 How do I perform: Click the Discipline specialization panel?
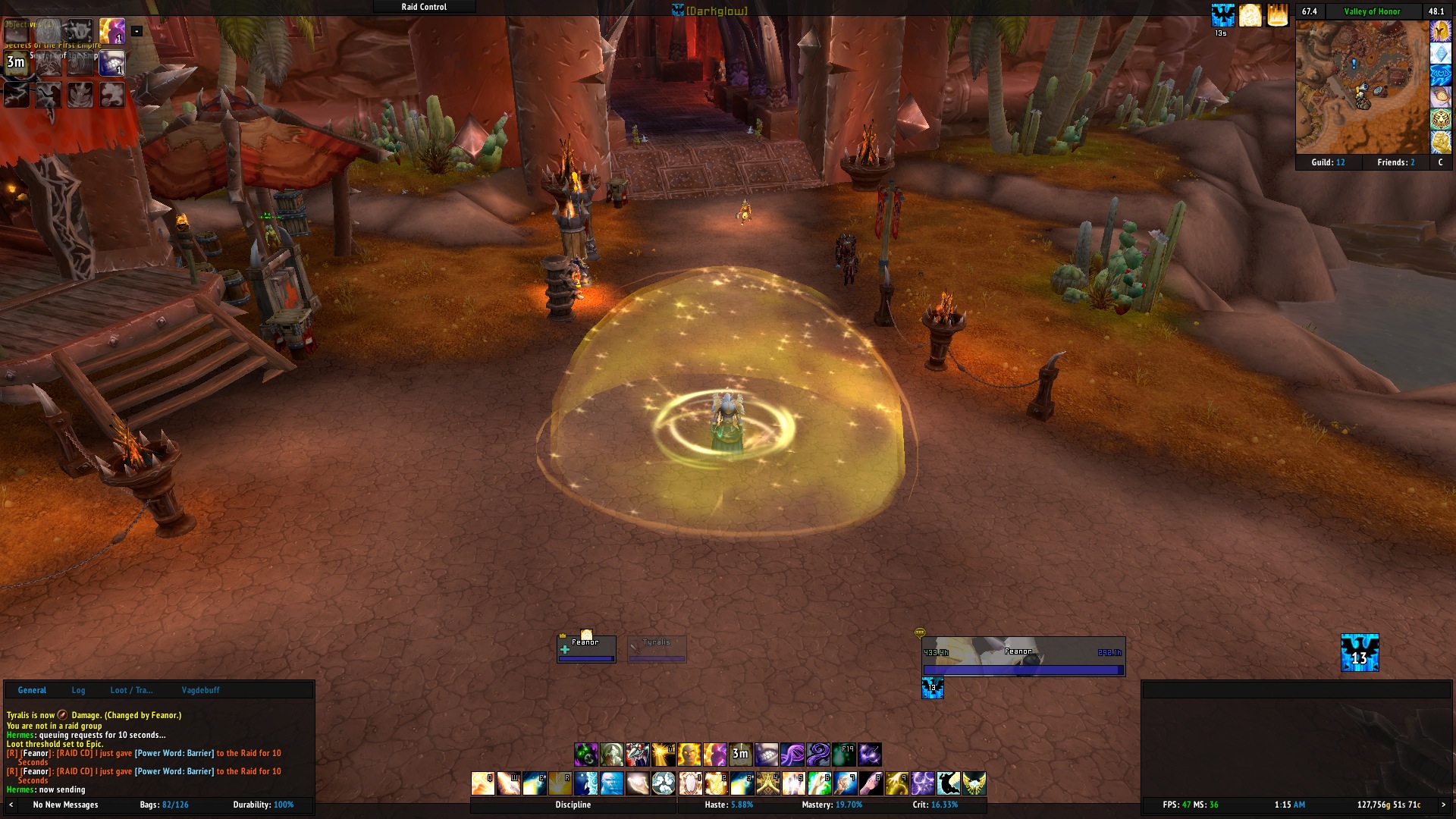click(573, 805)
